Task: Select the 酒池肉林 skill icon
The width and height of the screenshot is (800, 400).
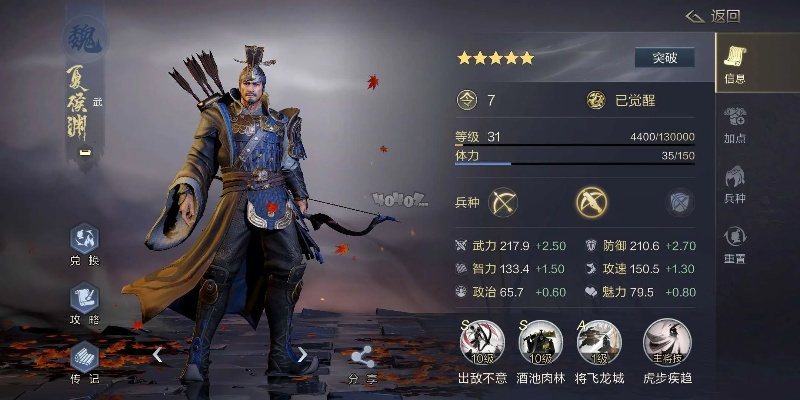Action: 540,344
